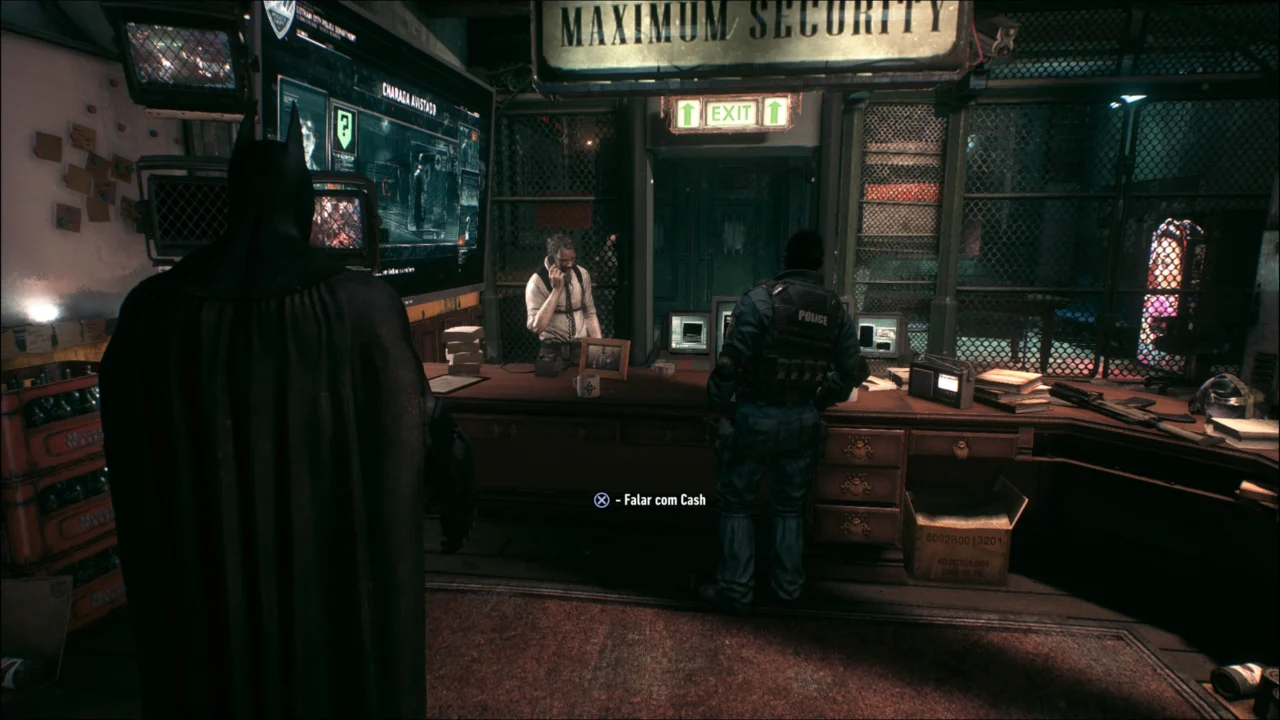The height and width of the screenshot is (720, 1280).
Task: Click Falar com Cash to talk
Action: point(660,499)
